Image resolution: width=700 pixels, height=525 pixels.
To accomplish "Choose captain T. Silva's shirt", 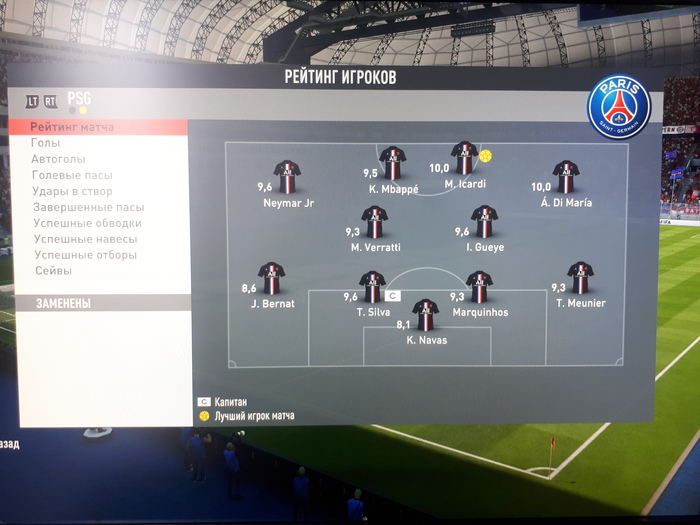I will click(372, 286).
